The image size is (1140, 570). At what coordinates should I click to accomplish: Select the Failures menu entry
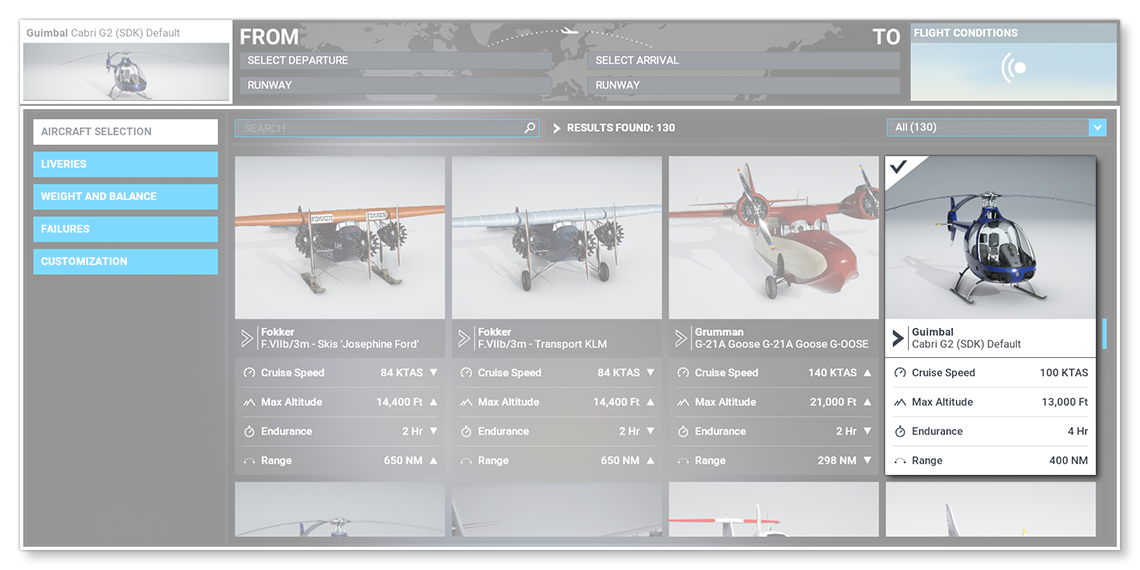click(125, 229)
